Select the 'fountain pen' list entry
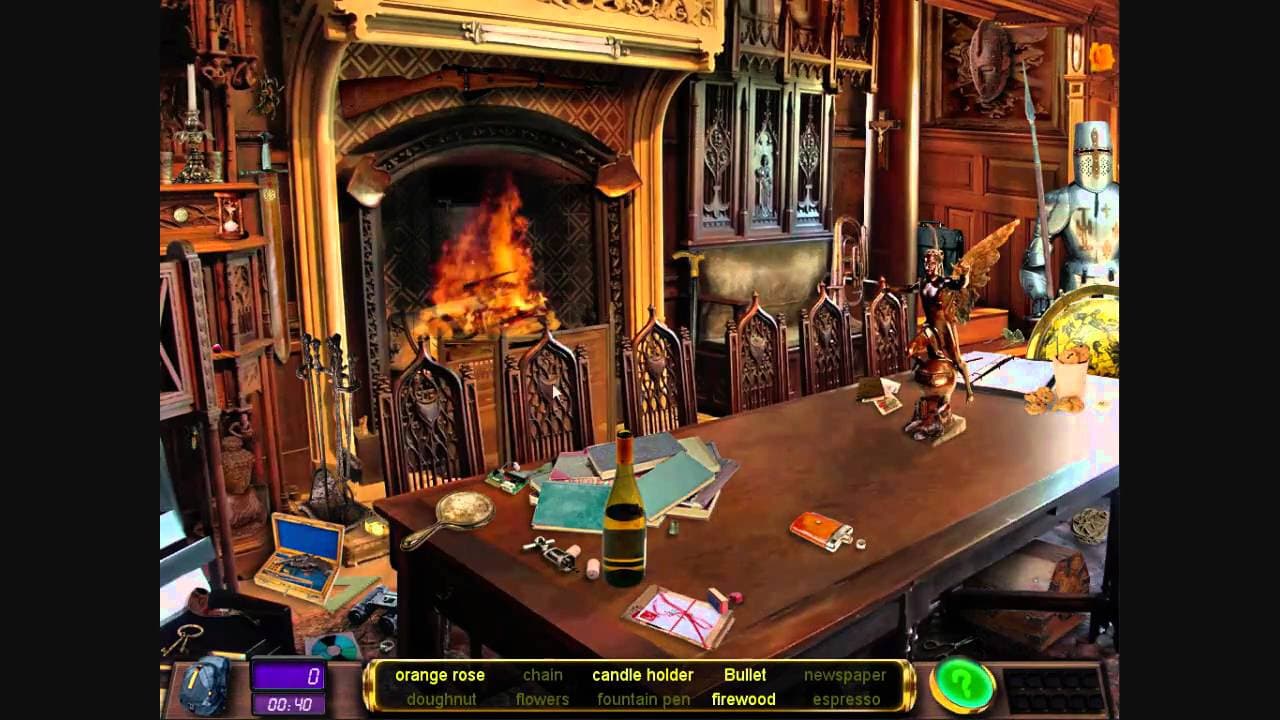The height and width of the screenshot is (720, 1280). click(643, 699)
